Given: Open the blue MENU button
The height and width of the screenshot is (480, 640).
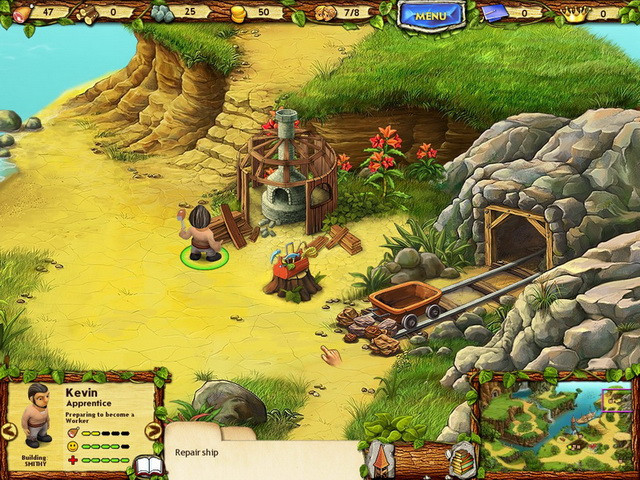Looking at the screenshot, I should [x=430, y=14].
